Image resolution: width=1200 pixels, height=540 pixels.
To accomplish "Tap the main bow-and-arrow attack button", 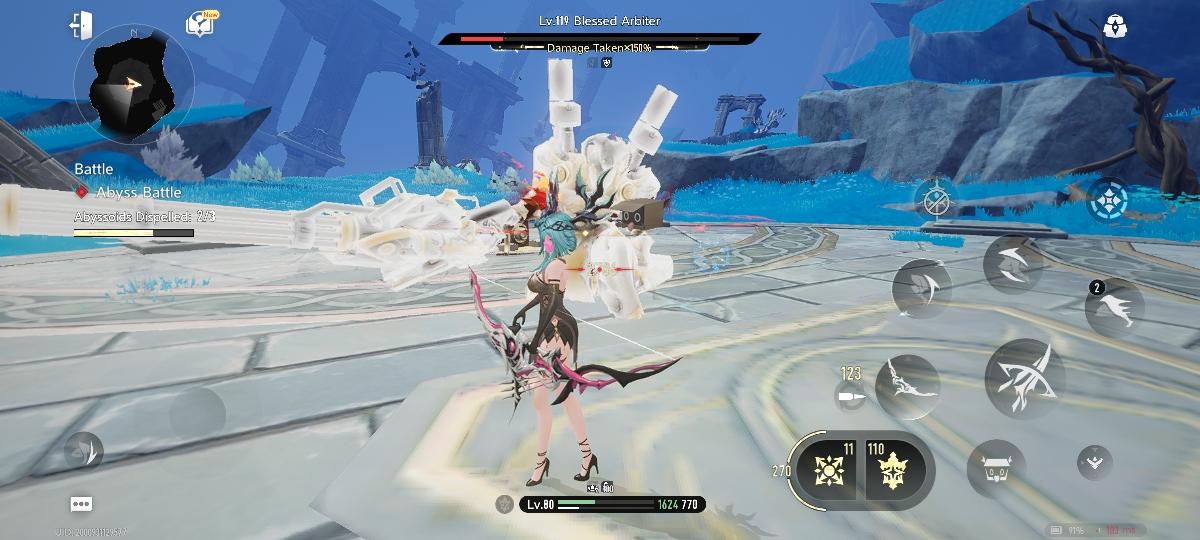I will (1024, 378).
